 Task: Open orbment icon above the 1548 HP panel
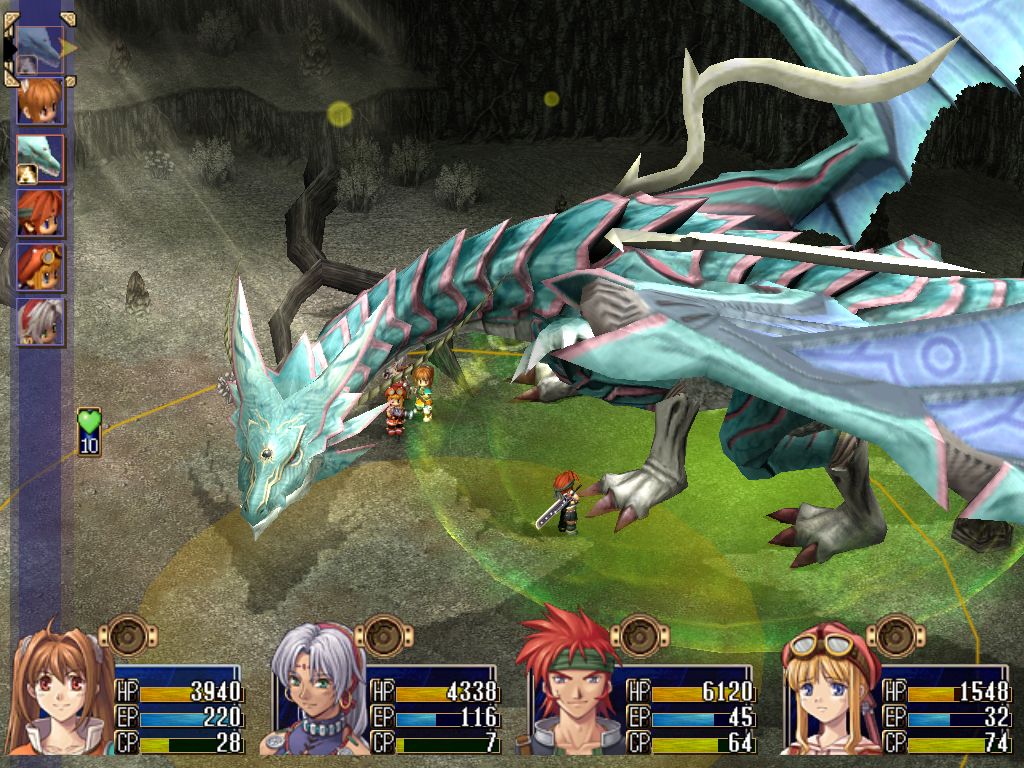point(895,634)
